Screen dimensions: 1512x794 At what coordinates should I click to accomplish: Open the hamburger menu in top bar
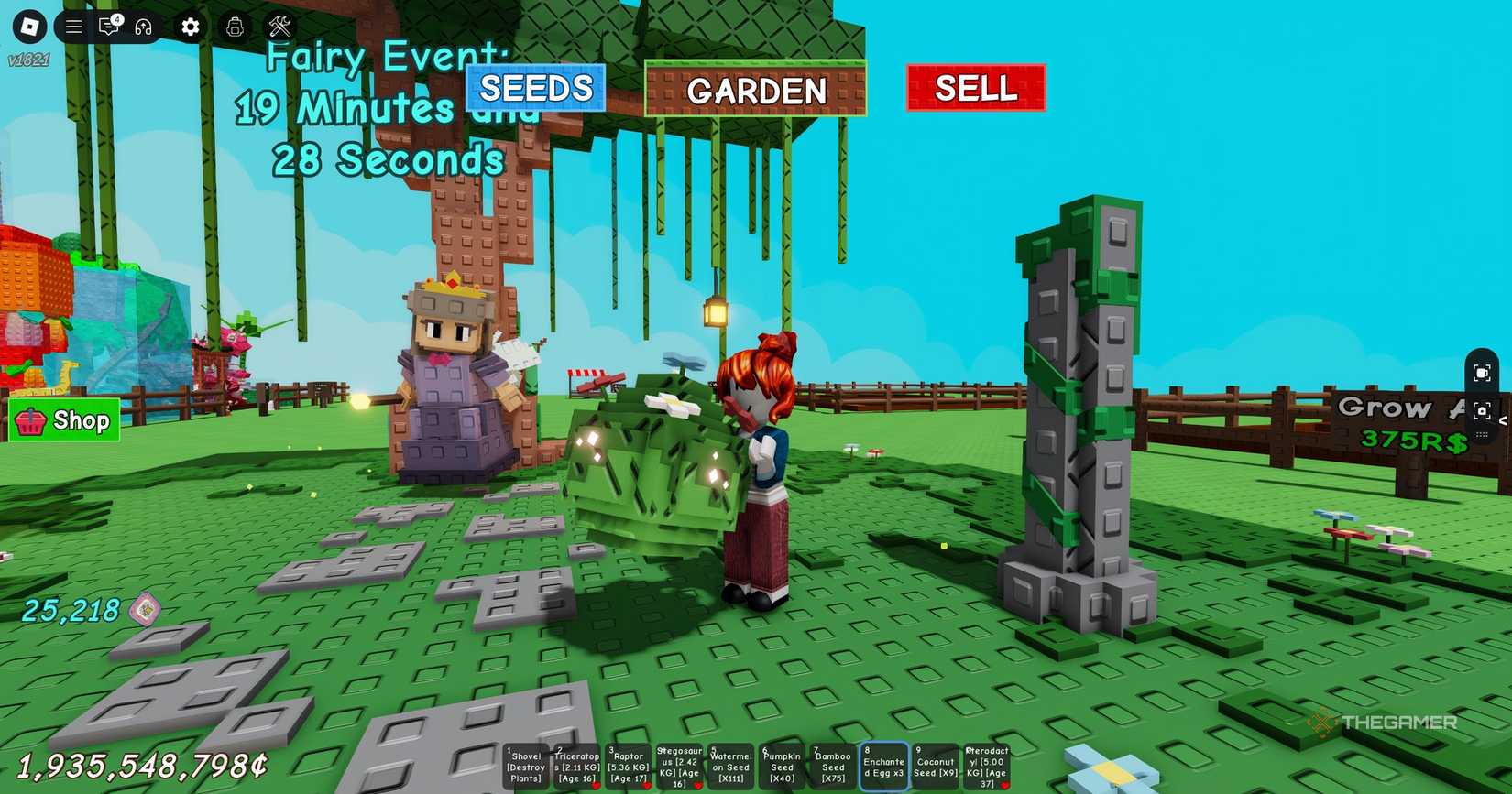pyautogui.click(x=74, y=27)
